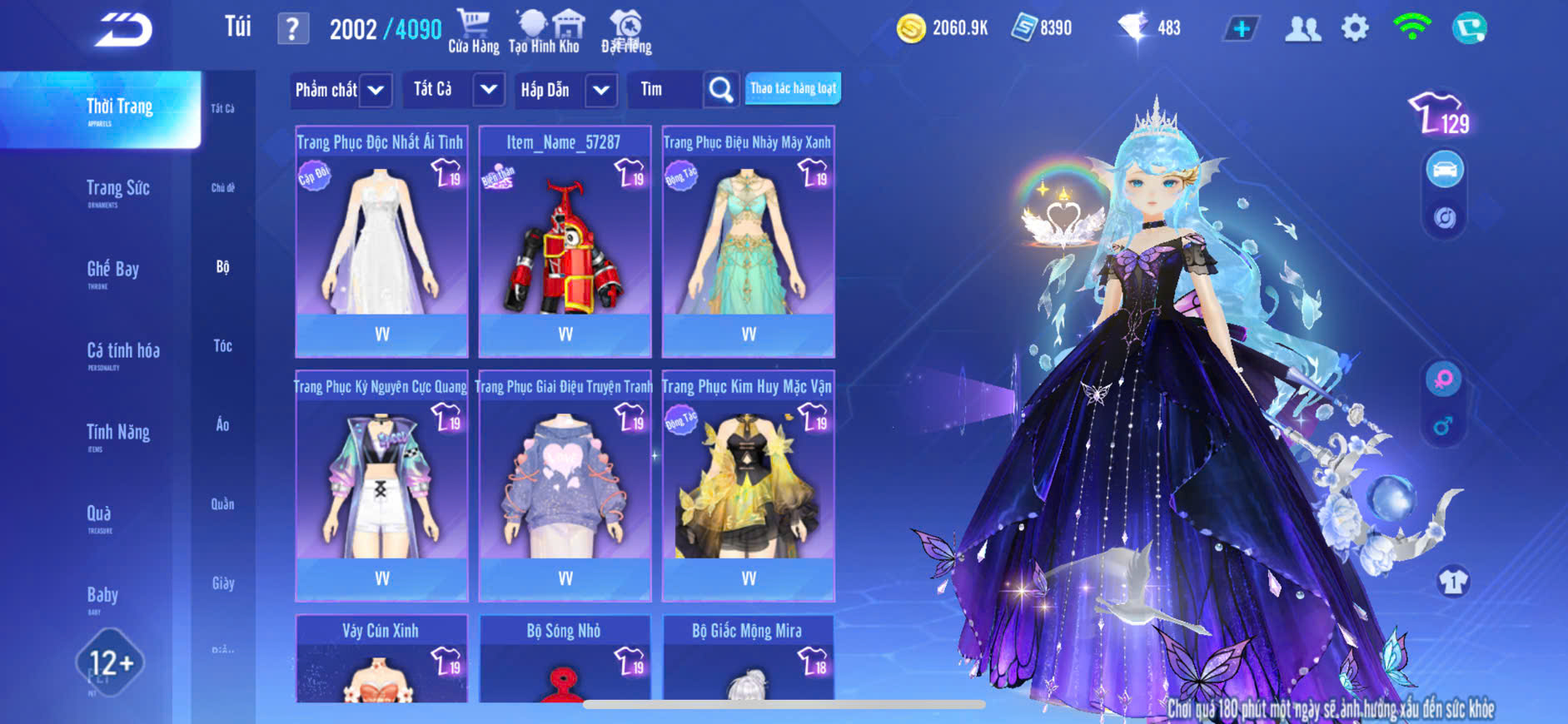1568x724 pixels.
Task: Choose the Tóc hair subcategory
Action: 222,345
